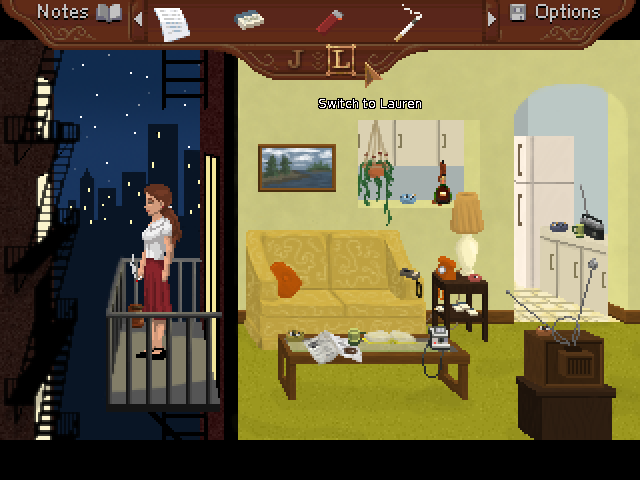Switch to Lauren with the L button

pos(341,59)
